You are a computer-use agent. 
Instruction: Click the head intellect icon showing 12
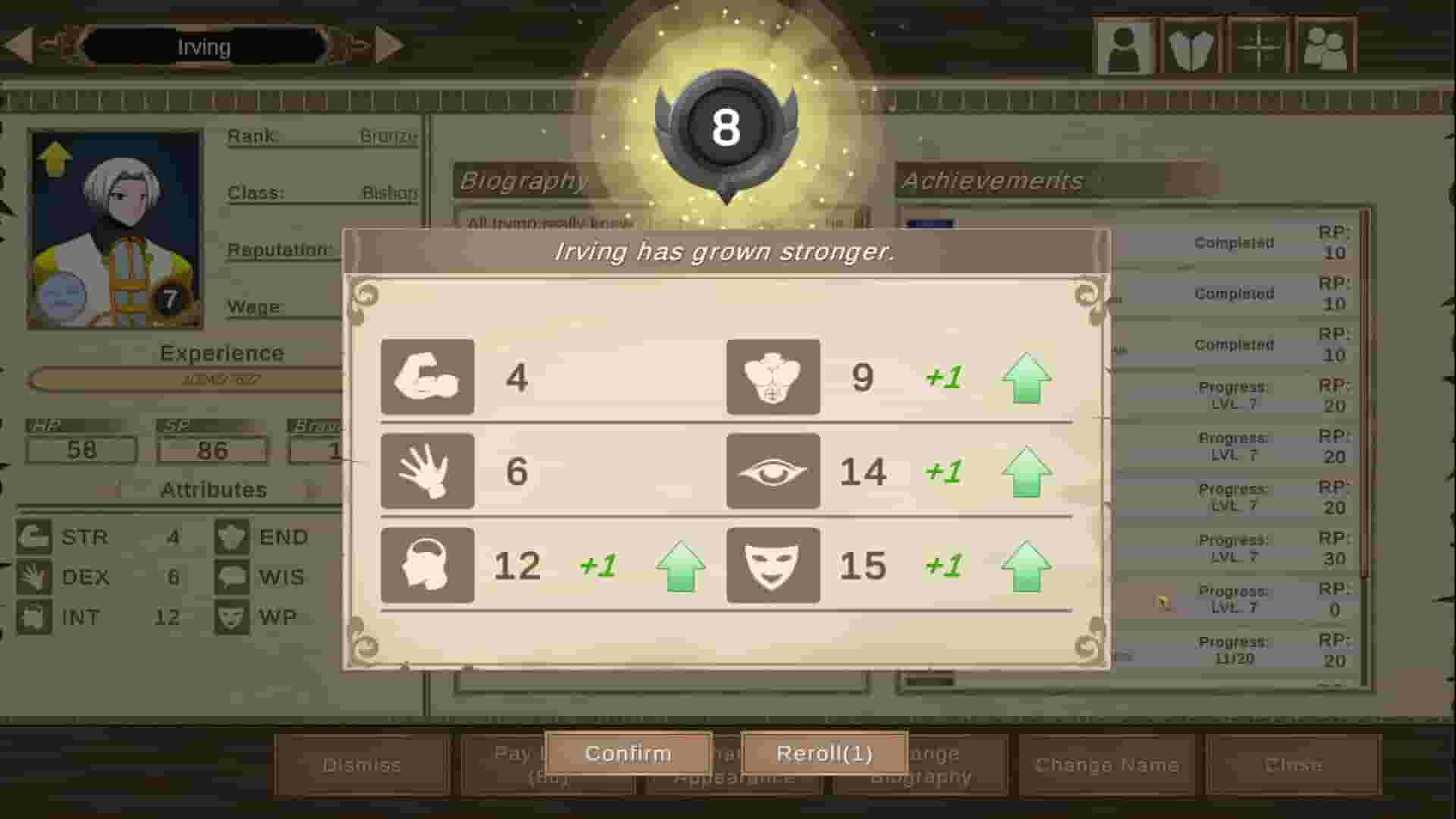(x=427, y=564)
